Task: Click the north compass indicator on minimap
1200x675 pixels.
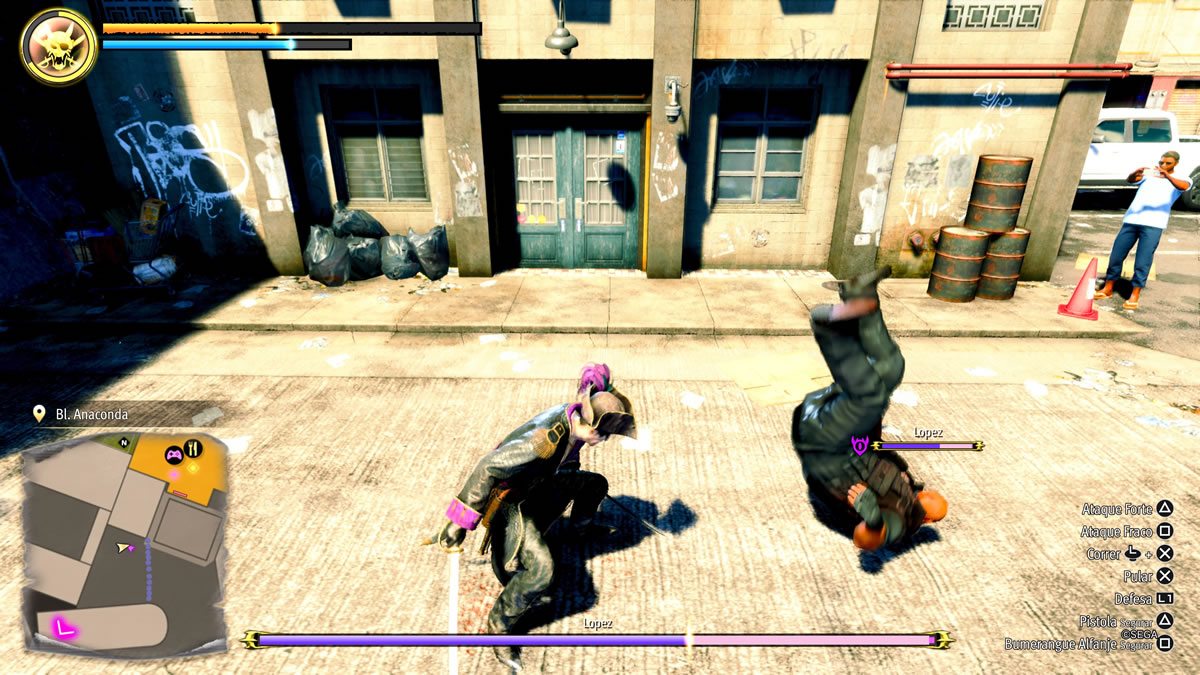Action: pos(124,442)
